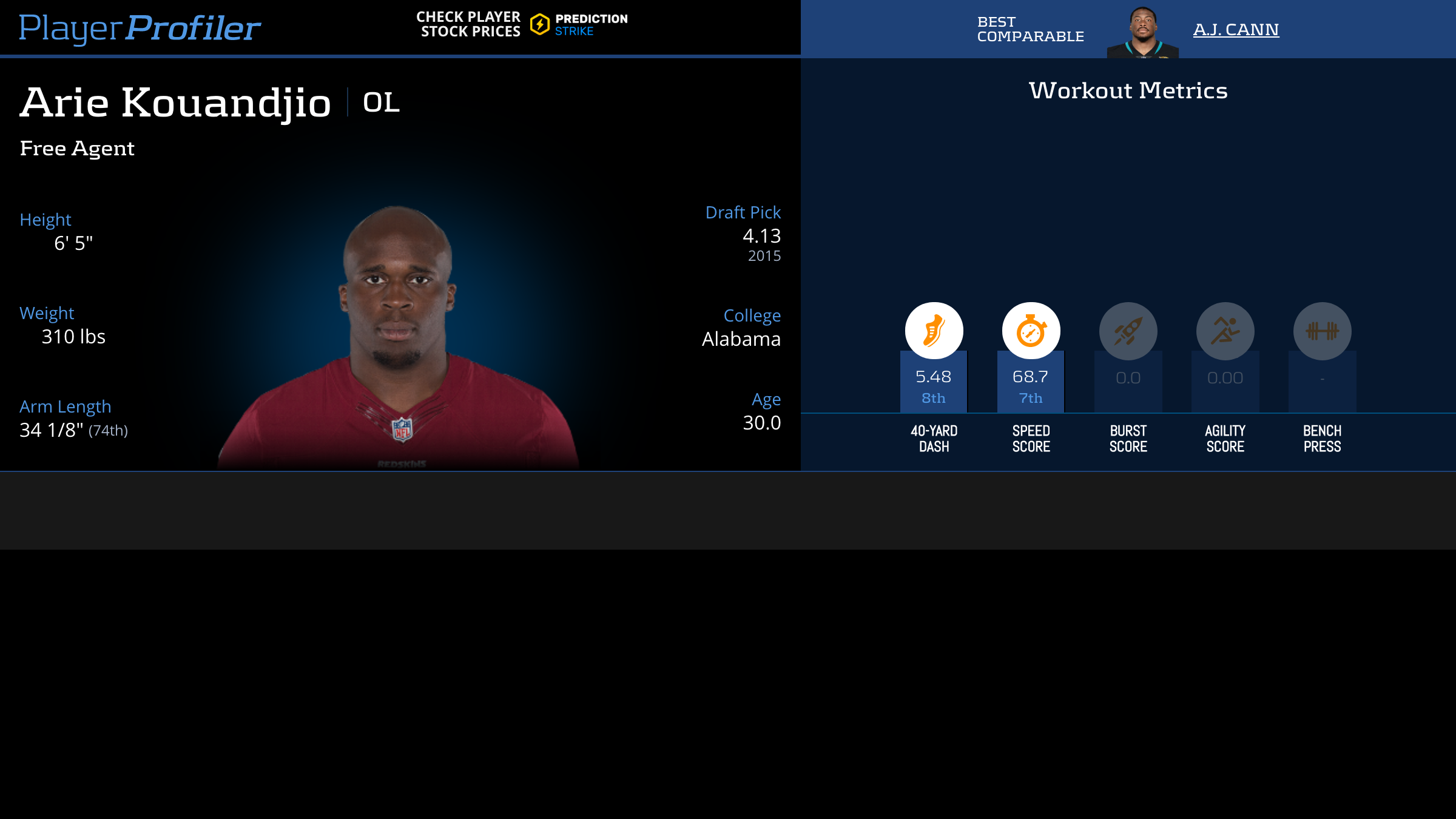Select the Bench Press barbell icon
The height and width of the screenshot is (819, 1456).
coord(1322,331)
